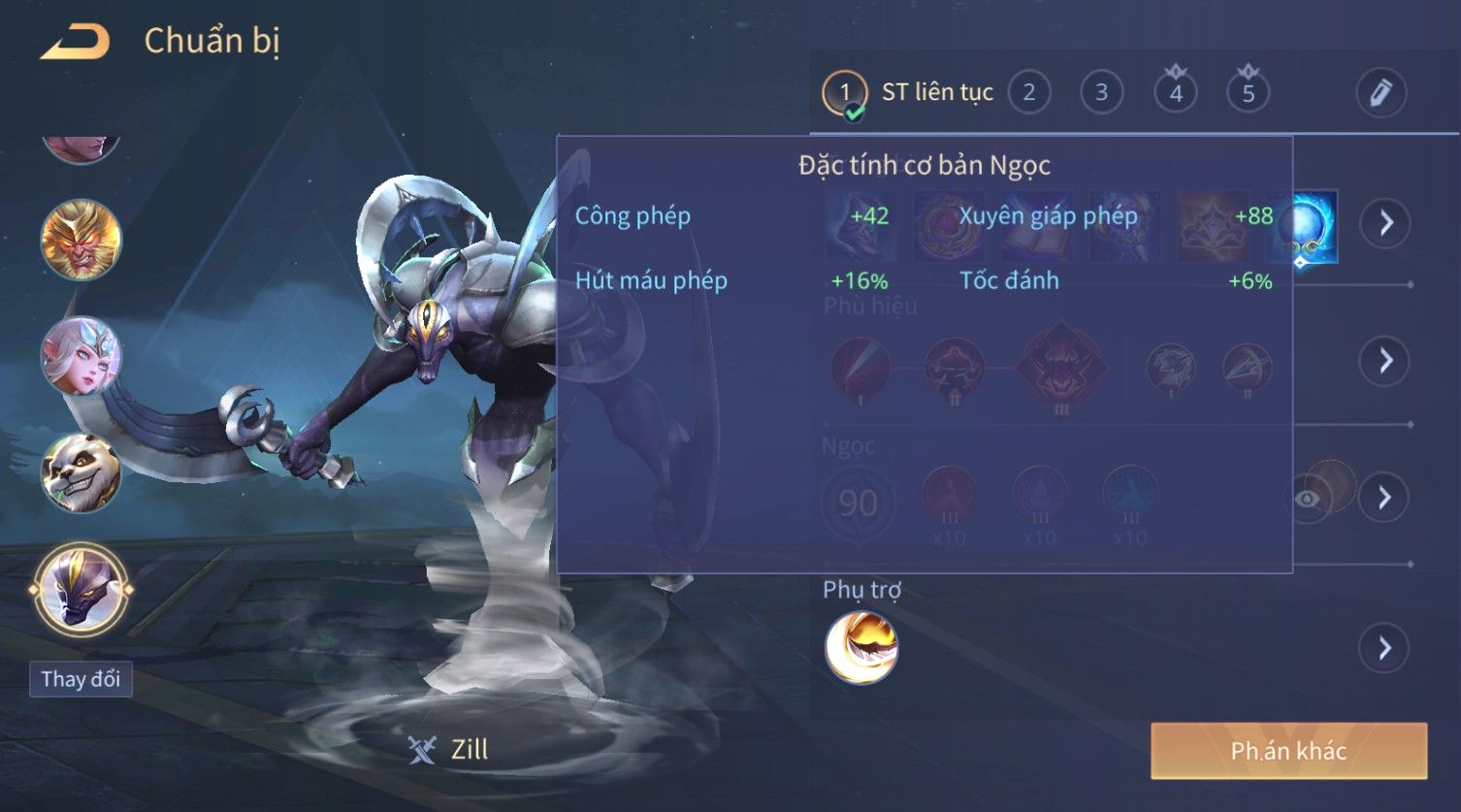The height and width of the screenshot is (812, 1461).
Task: Choose the Zill hero portrait
Action: coord(81,589)
